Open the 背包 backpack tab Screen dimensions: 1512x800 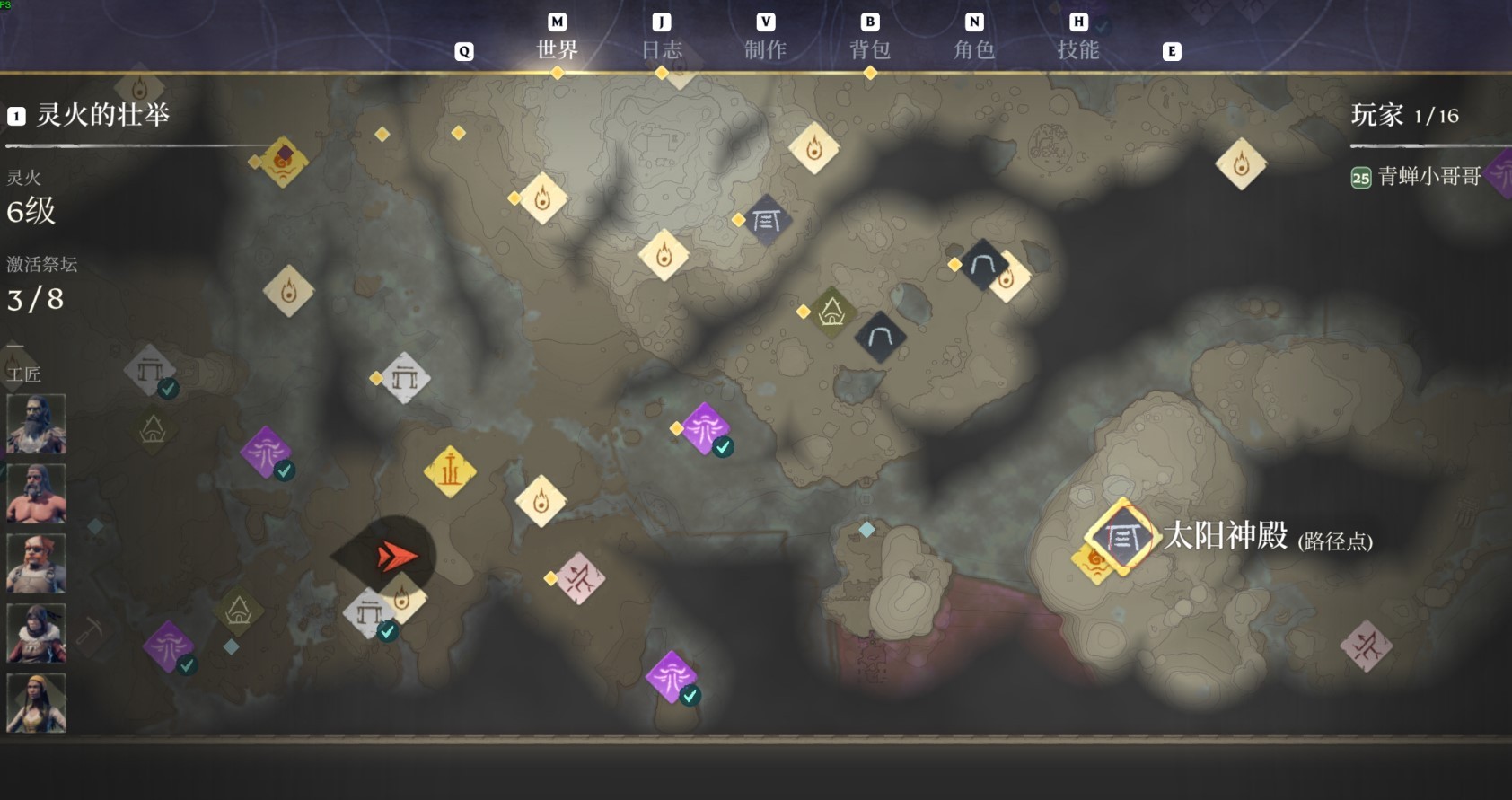(x=870, y=49)
